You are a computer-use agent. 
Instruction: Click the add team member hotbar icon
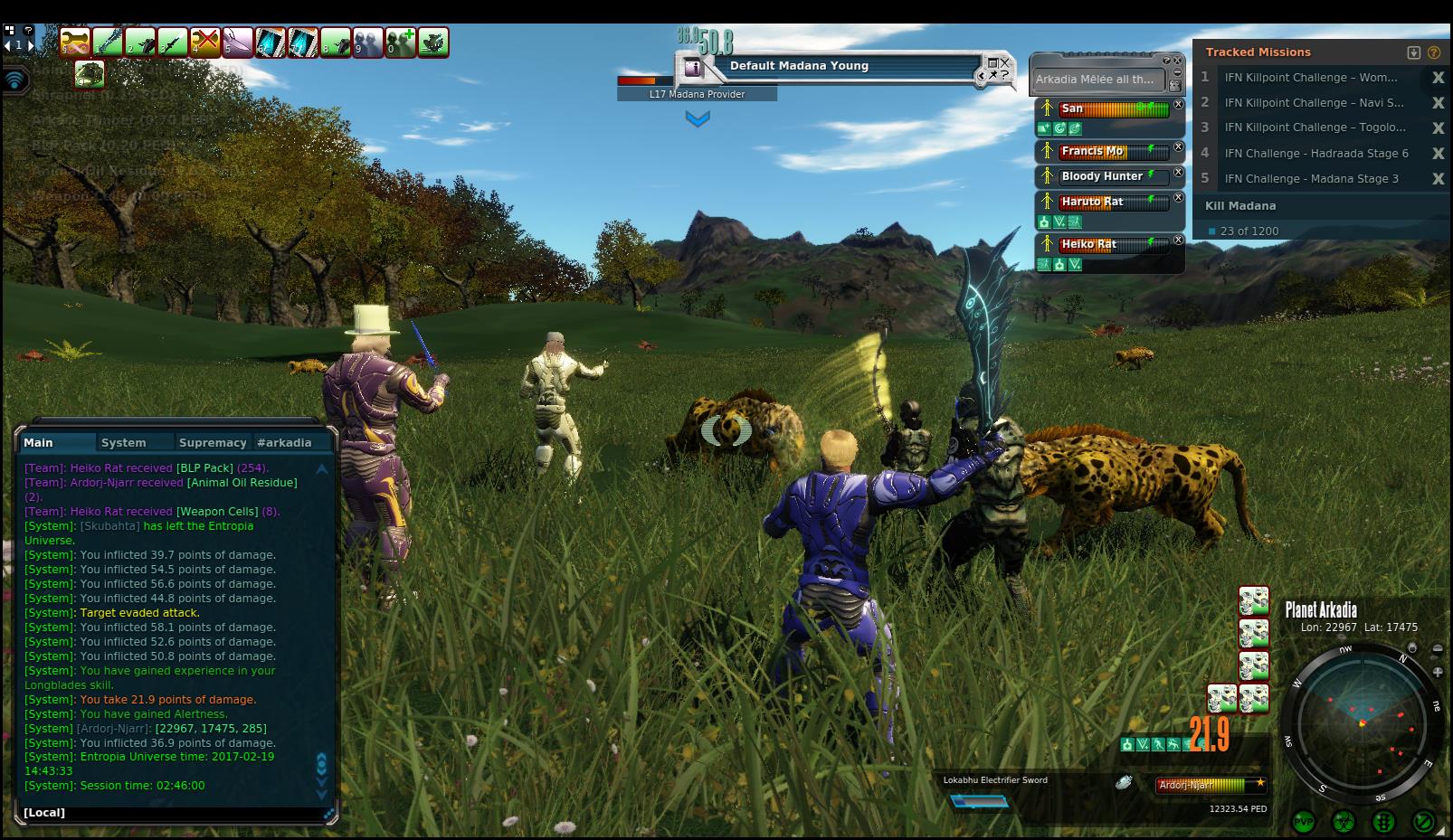pyautogui.click(x=400, y=42)
